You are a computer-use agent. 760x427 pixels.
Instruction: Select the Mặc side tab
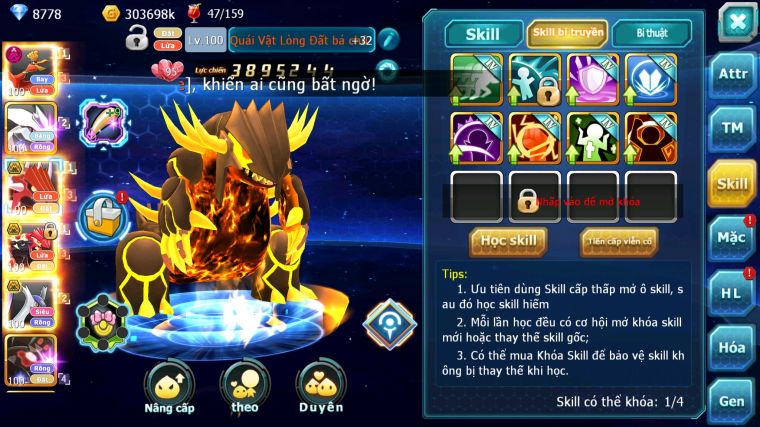[732, 238]
